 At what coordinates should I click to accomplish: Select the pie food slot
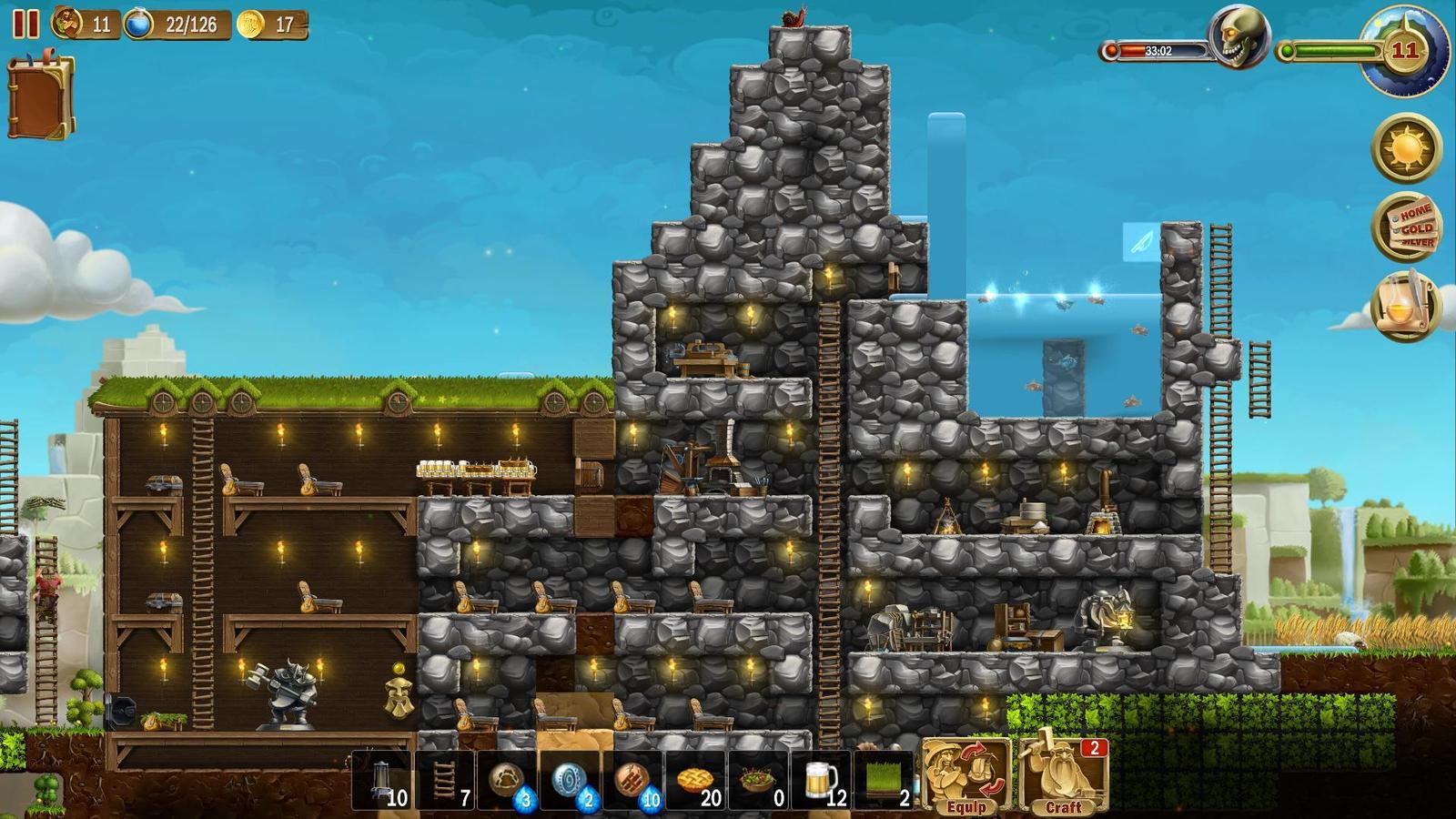(694, 780)
